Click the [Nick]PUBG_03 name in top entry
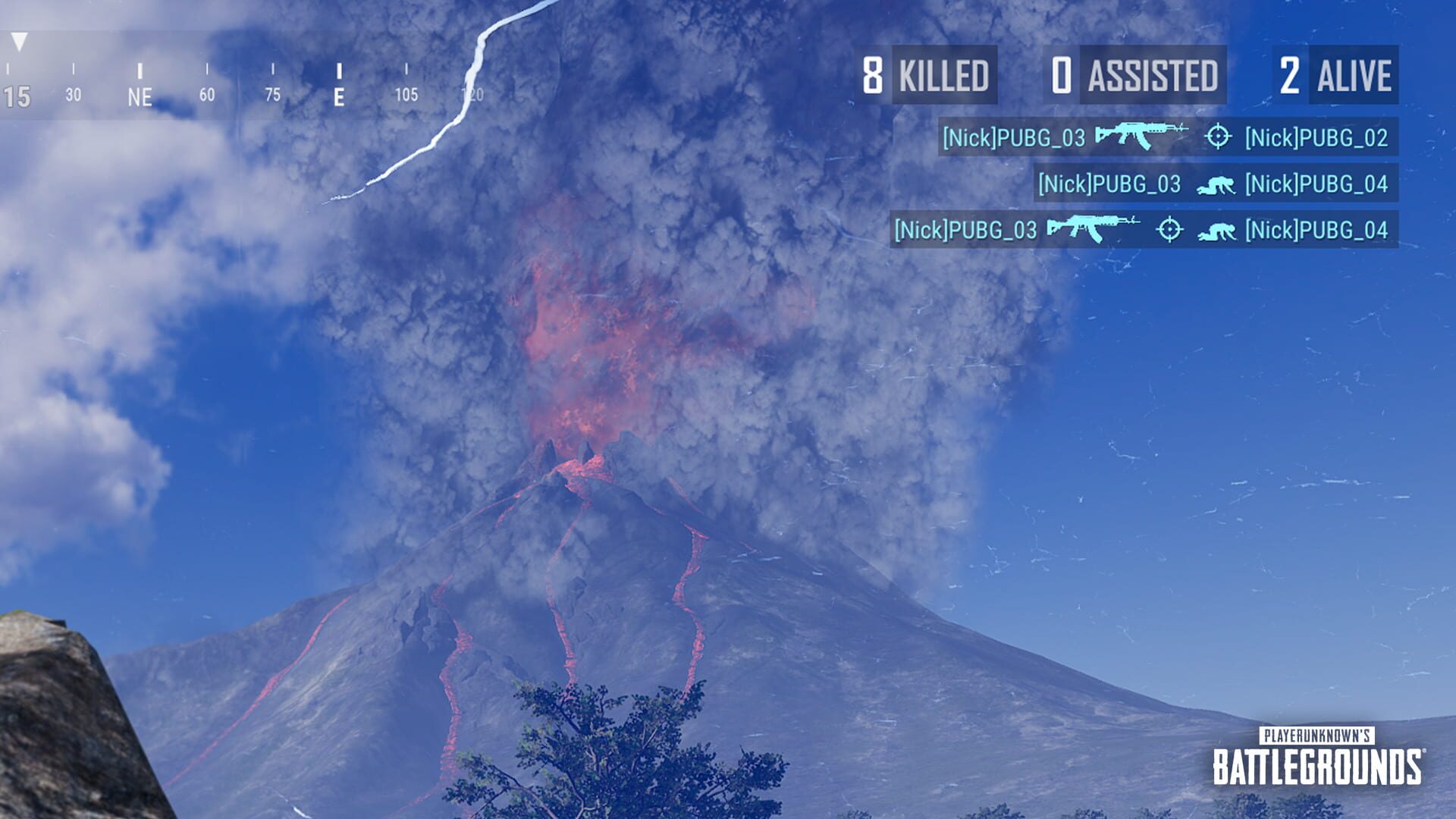Screen dimensions: 1456x819 pyautogui.click(x=1016, y=138)
